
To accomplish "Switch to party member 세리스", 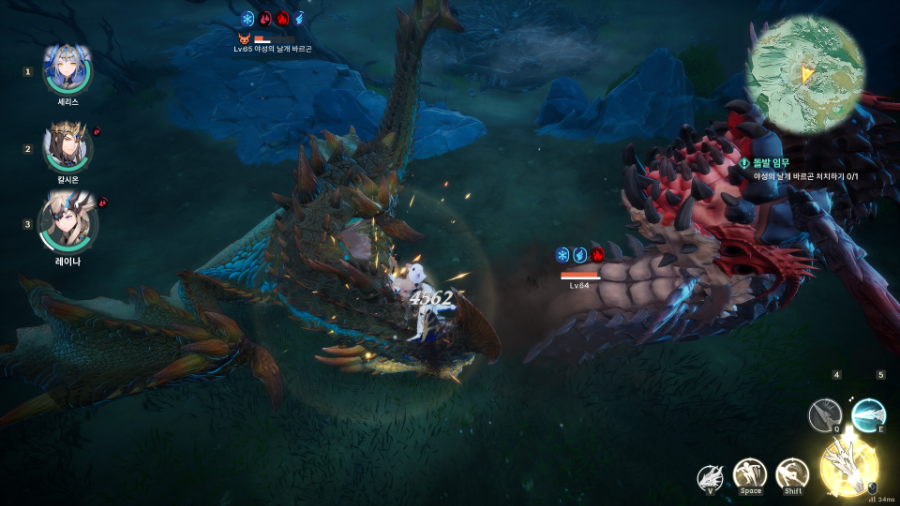I will click(x=68, y=71).
